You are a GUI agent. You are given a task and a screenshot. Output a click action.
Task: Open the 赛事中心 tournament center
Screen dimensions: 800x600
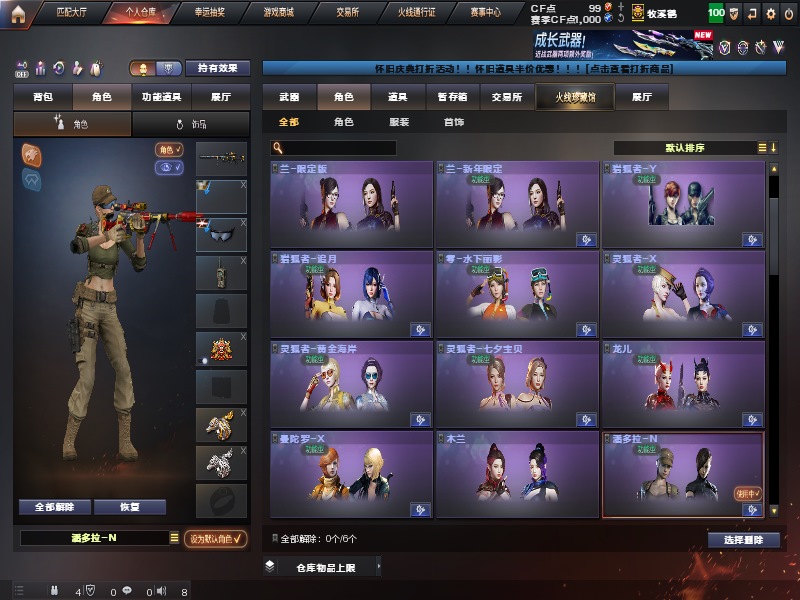tap(485, 13)
